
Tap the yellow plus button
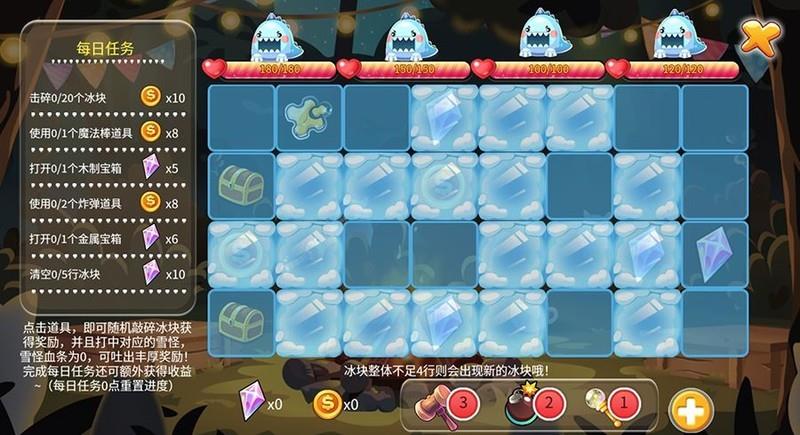pyautogui.click(x=690, y=409)
